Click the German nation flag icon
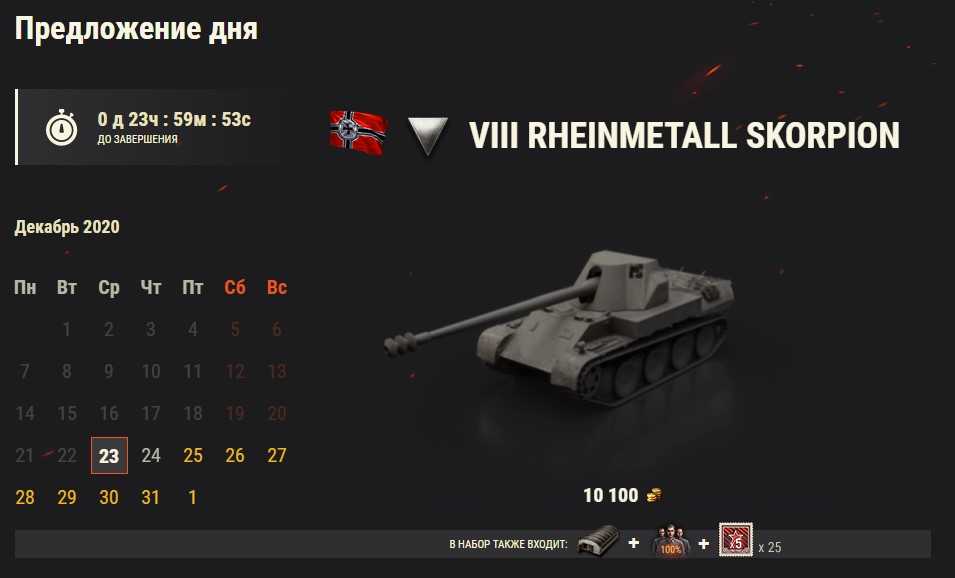Screen dimensions: 955x578 click(358, 134)
